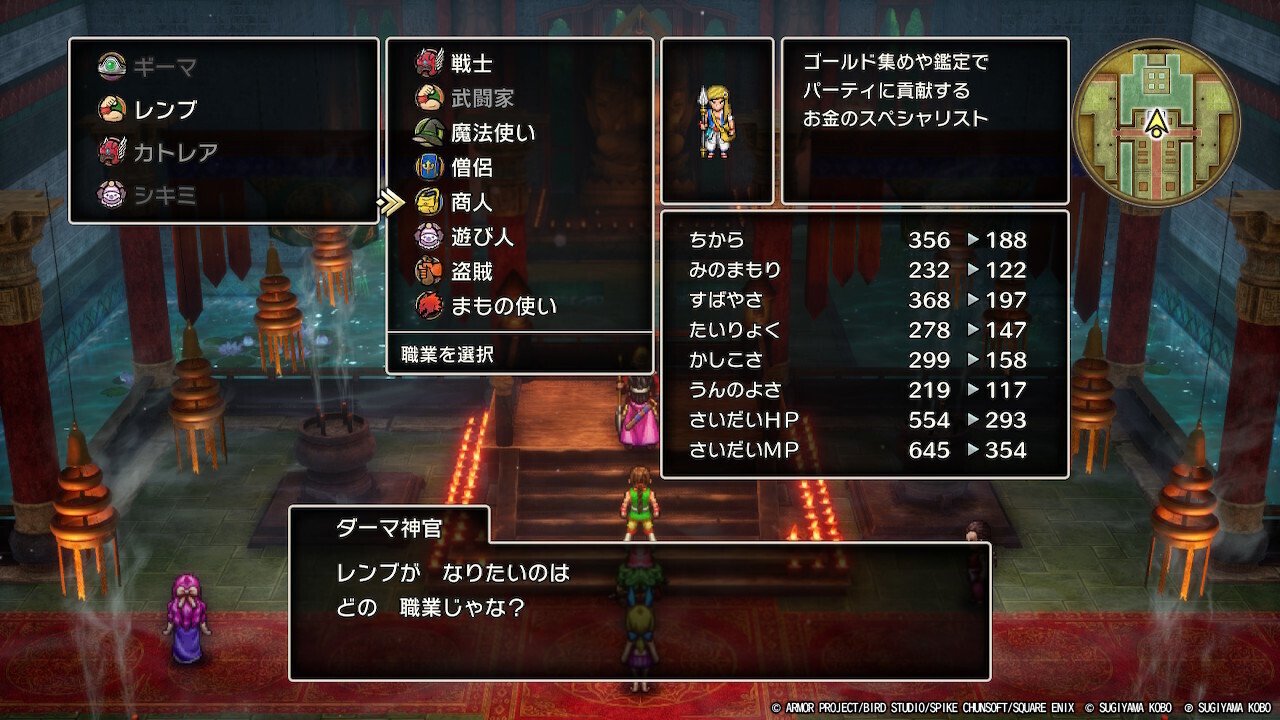1280x720 pixels.
Task: Click the selection cursor arrow beside 商人
Action: (x=390, y=203)
